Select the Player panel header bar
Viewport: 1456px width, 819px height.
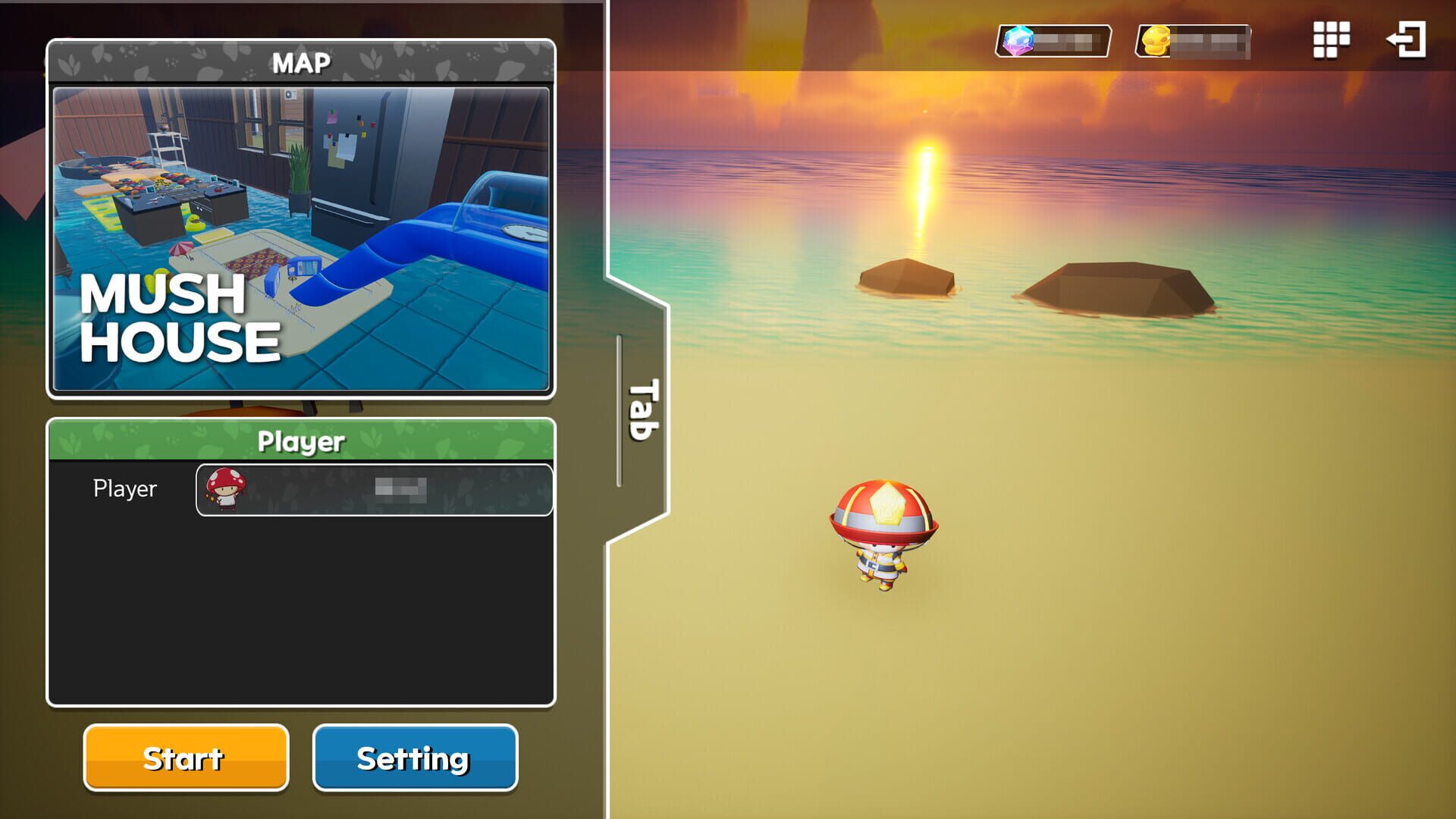click(x=303, y=441)
